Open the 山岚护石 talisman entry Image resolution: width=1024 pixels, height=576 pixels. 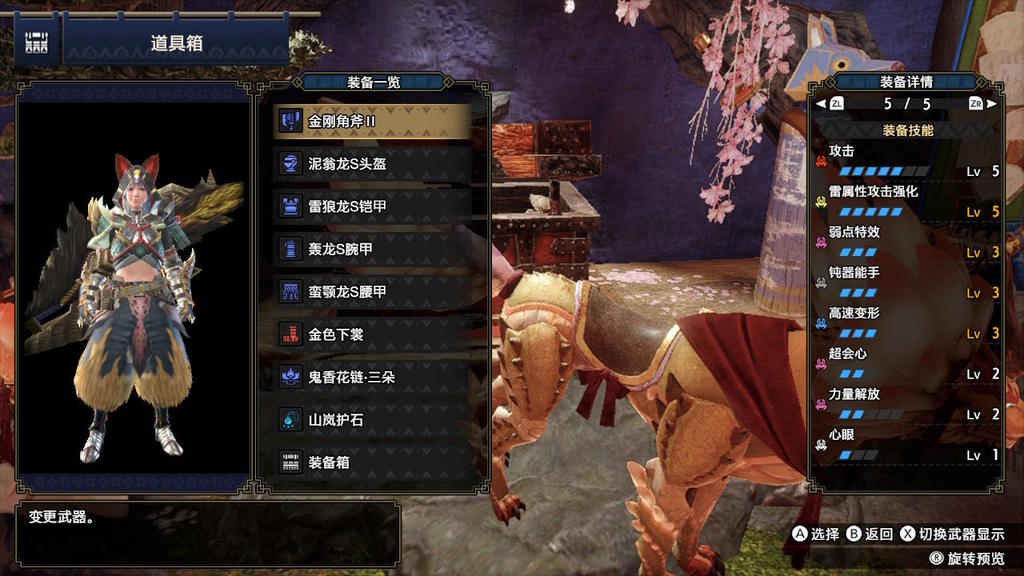point(372,420)
